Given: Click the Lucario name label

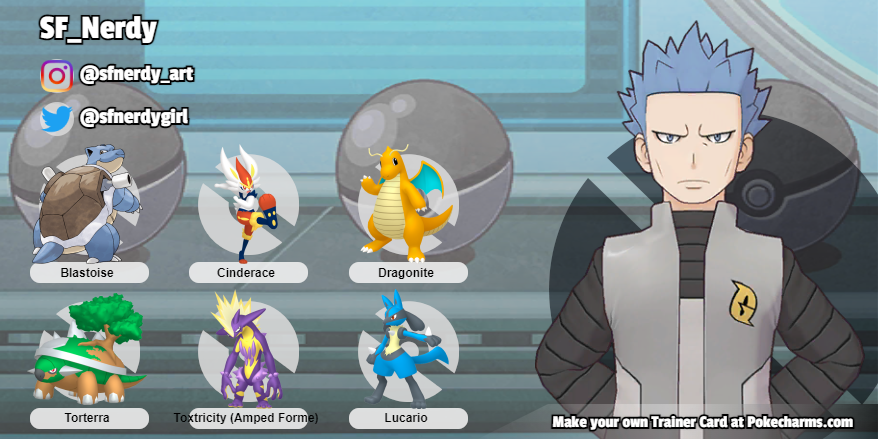Looking at the screenshot, I should click(x=407, y=418).
